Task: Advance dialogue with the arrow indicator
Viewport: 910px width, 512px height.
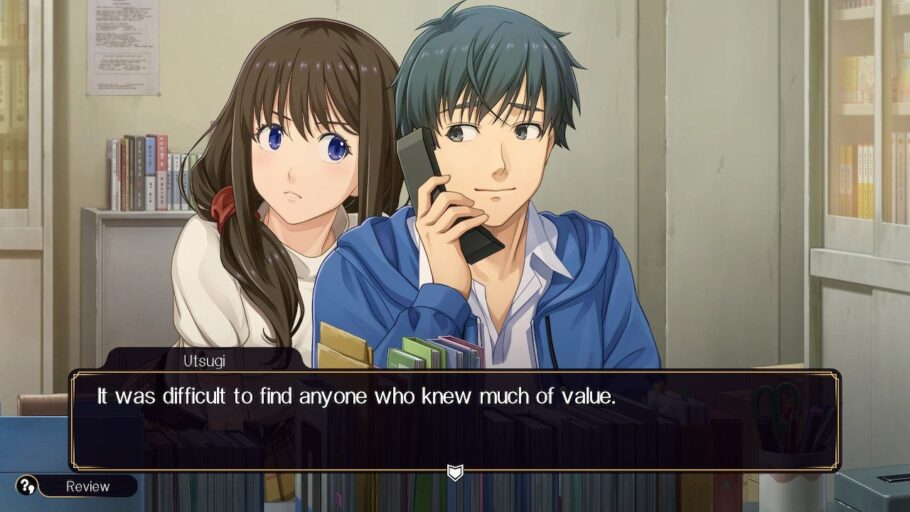Action: coord(455,471)
